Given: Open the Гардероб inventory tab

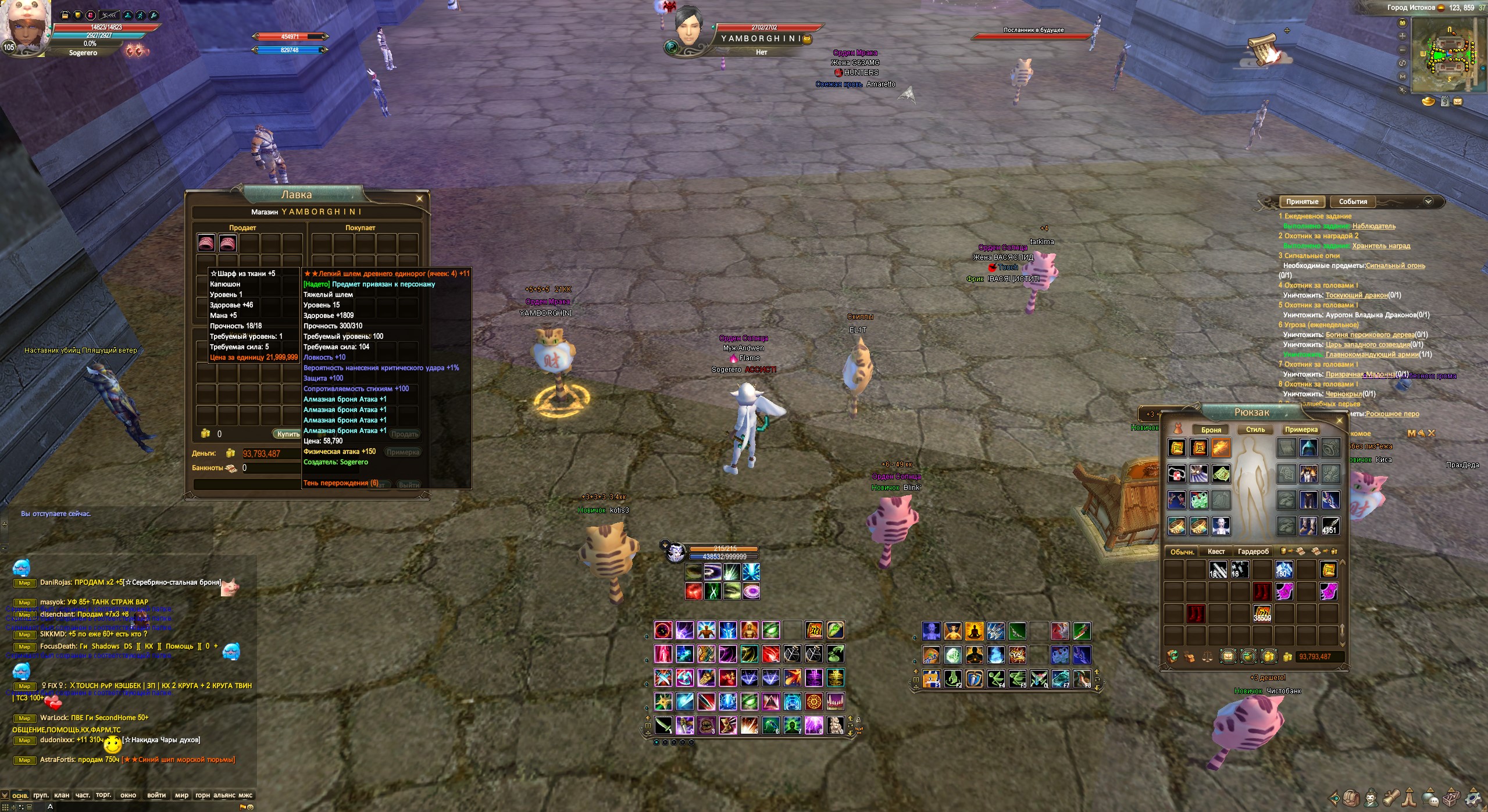Looking at the screenshot, I should (x=1253, y=552).
